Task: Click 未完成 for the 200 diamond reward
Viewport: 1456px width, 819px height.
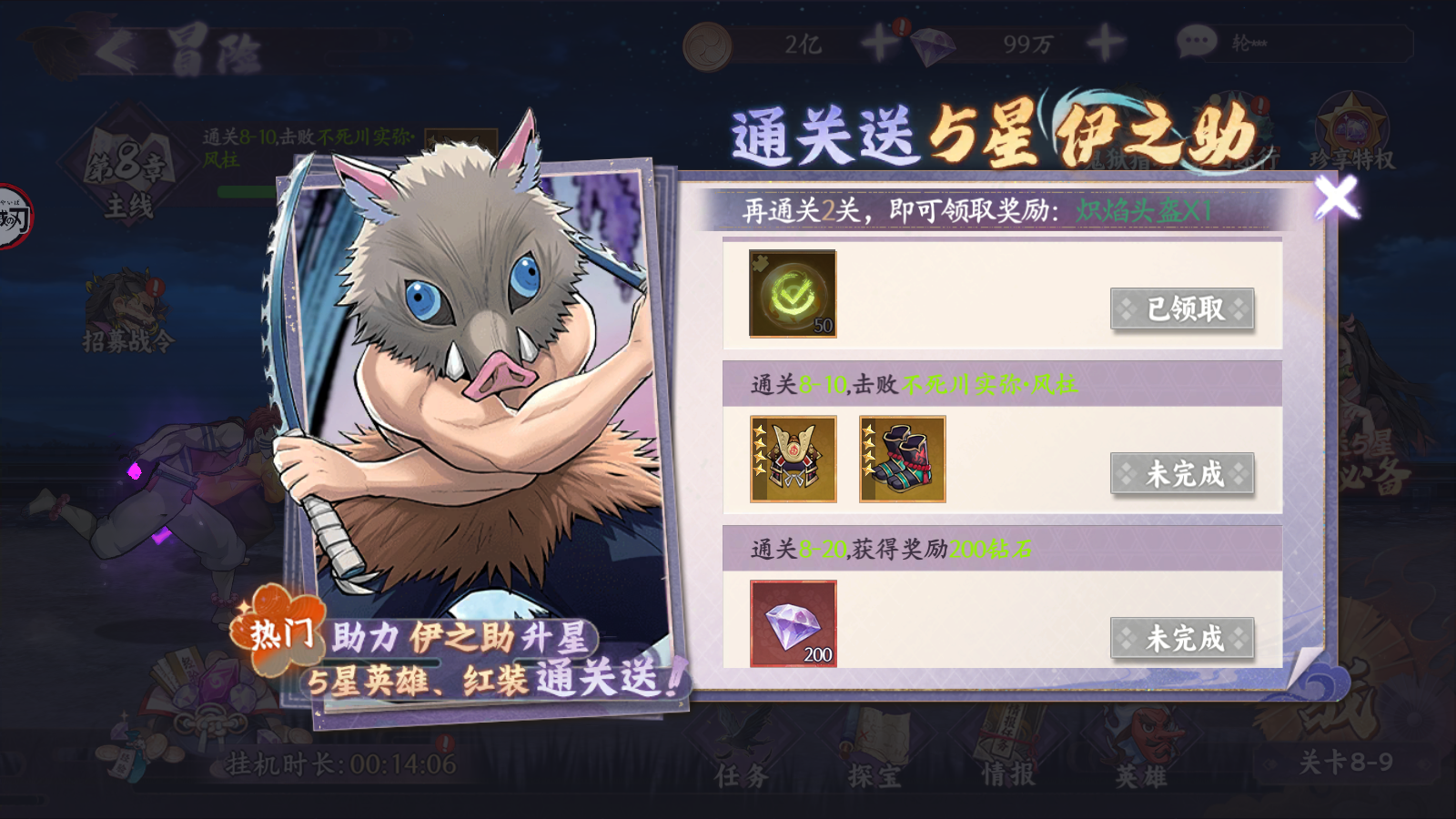Action: pyautogui.click(x=1182, y=639)
